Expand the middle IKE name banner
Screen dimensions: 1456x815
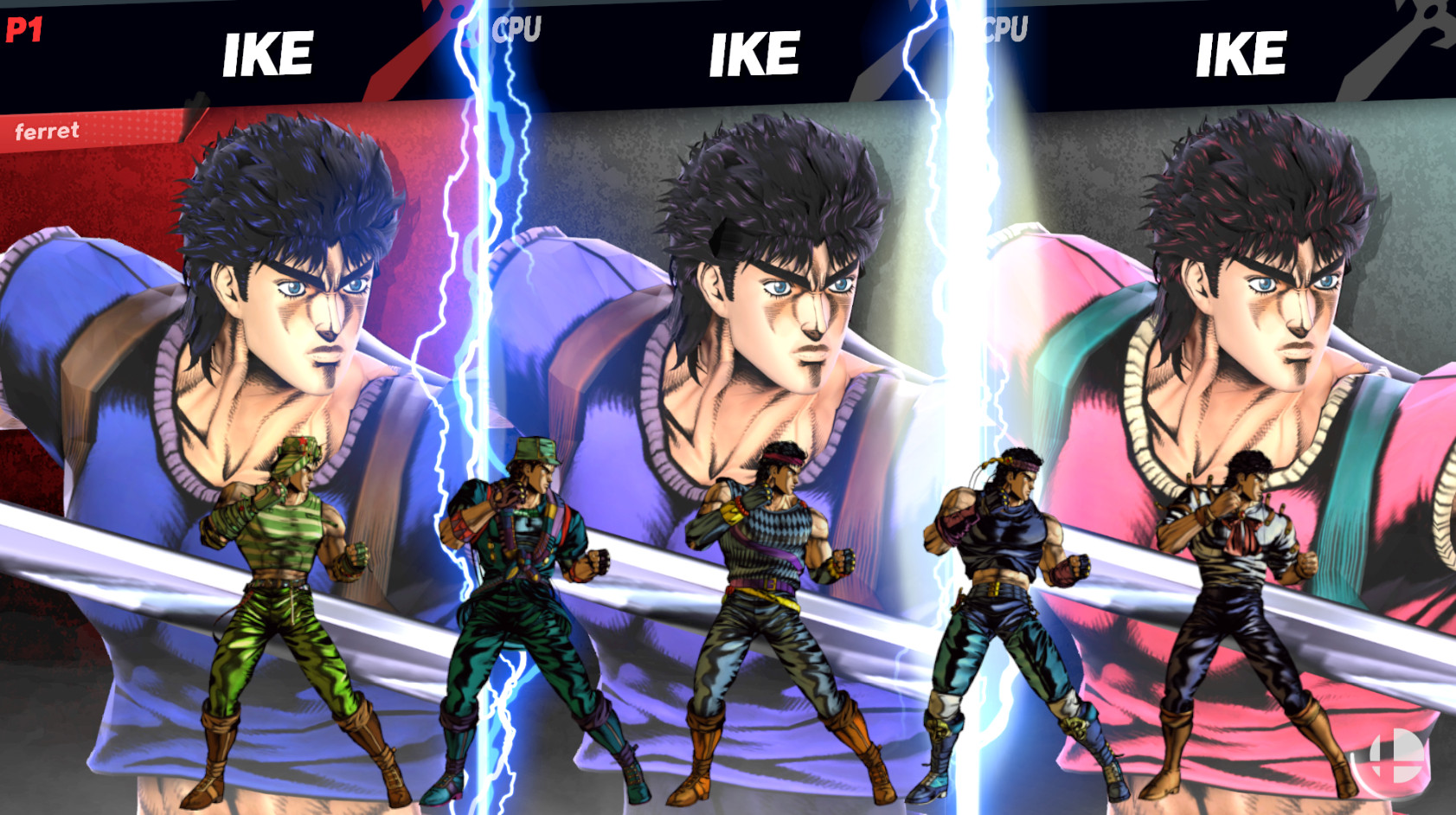(754, 54)
